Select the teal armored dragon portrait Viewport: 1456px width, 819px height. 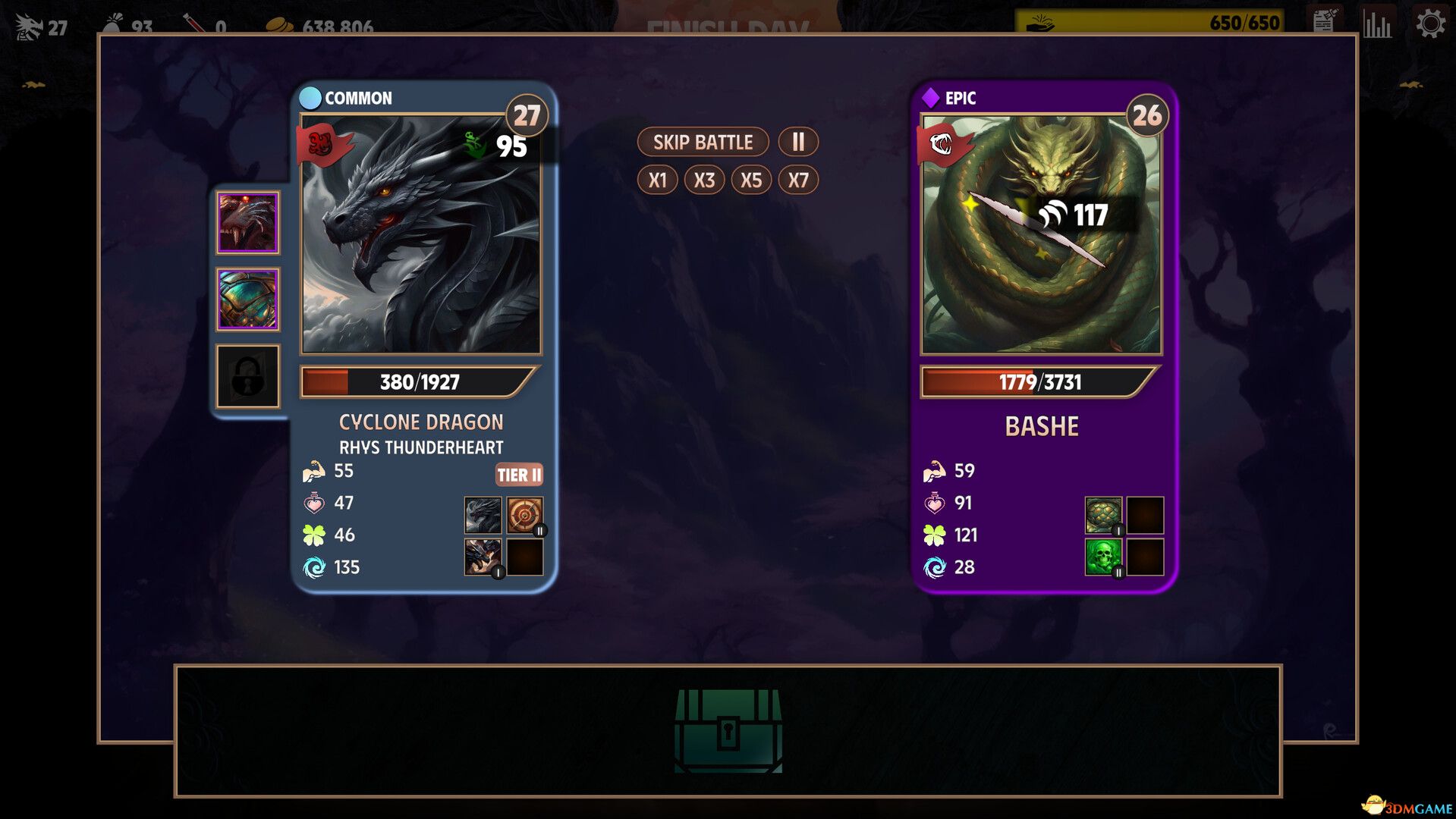coord(248,300)
